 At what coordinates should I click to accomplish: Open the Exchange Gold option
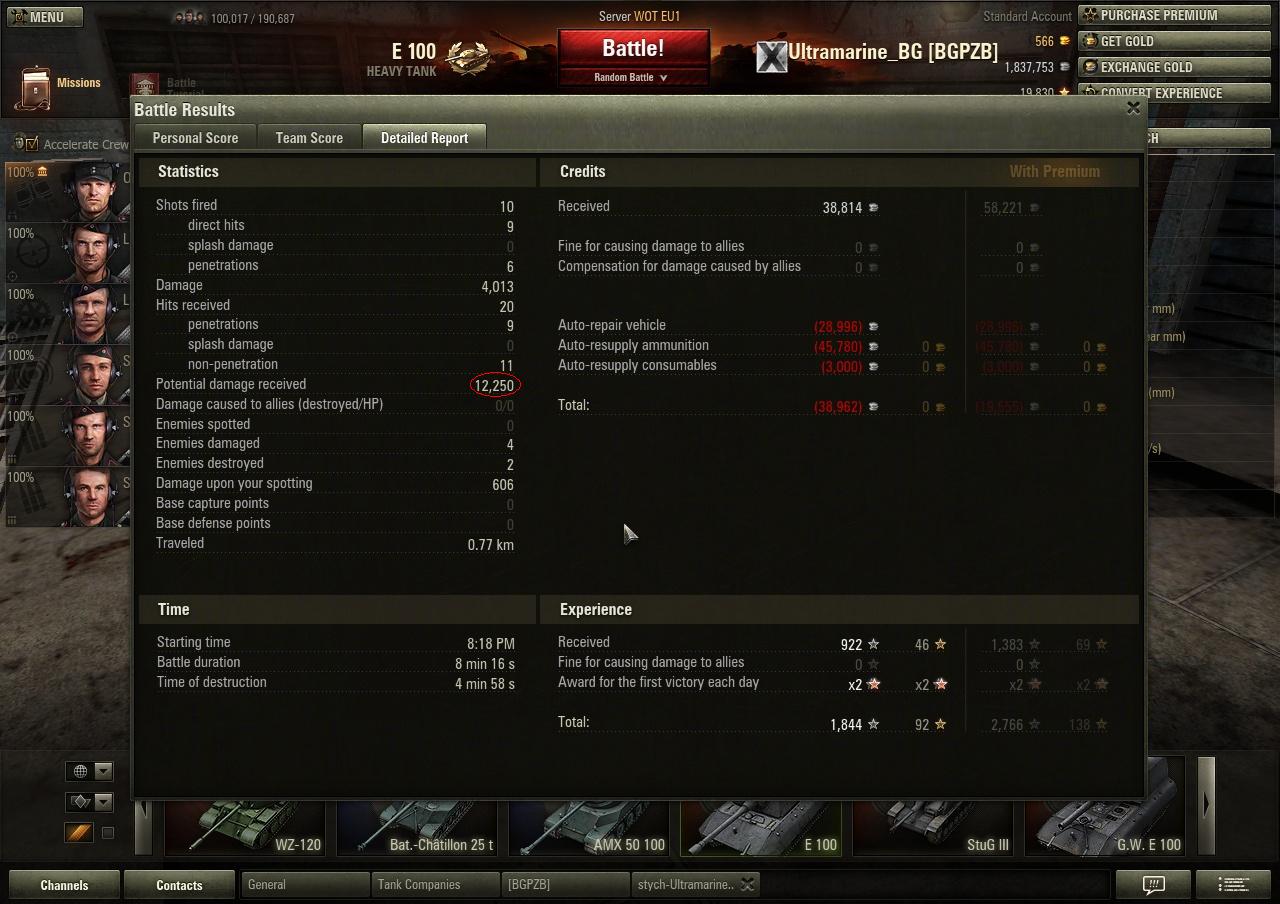[x=1159, y=67]
